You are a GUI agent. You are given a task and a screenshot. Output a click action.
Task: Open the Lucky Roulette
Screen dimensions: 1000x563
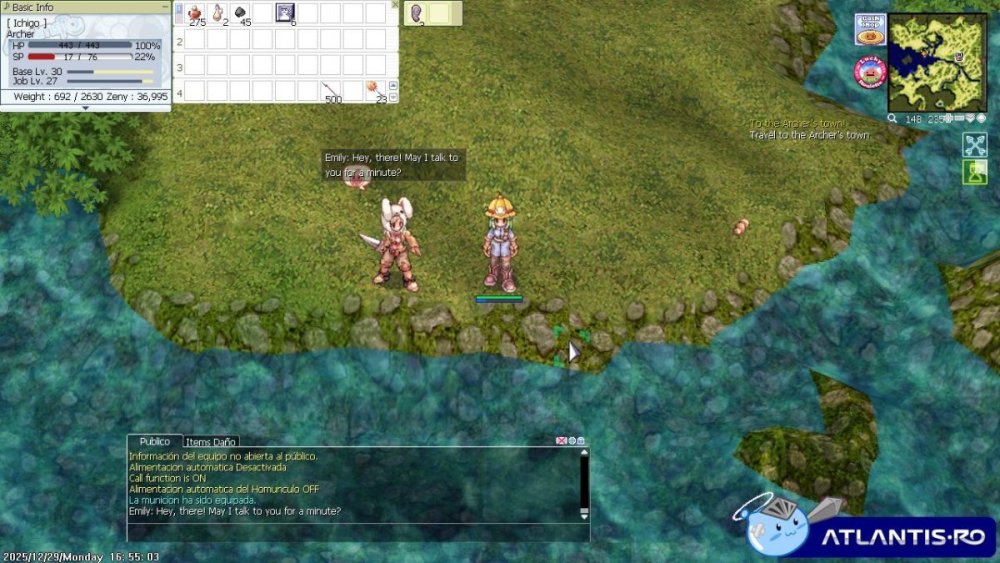click(870, 71)
